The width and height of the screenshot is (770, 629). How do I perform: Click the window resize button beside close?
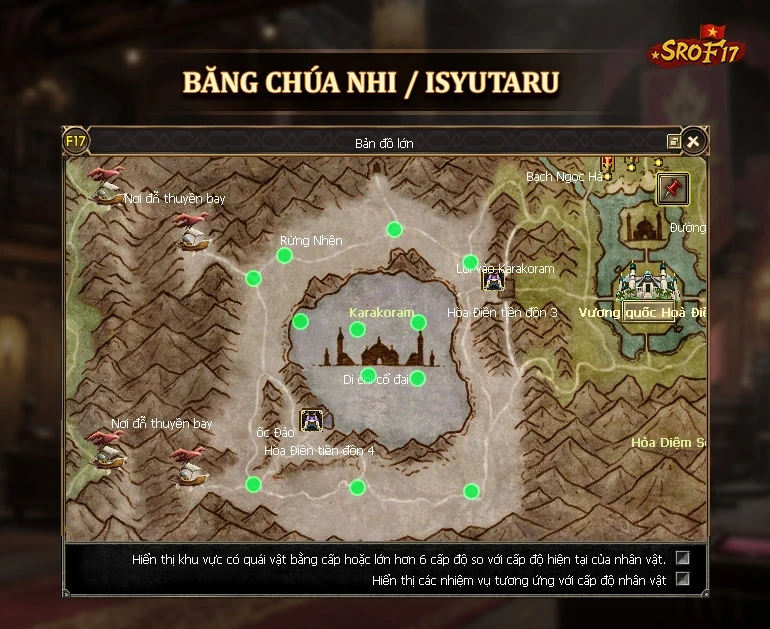pos(674,142)
